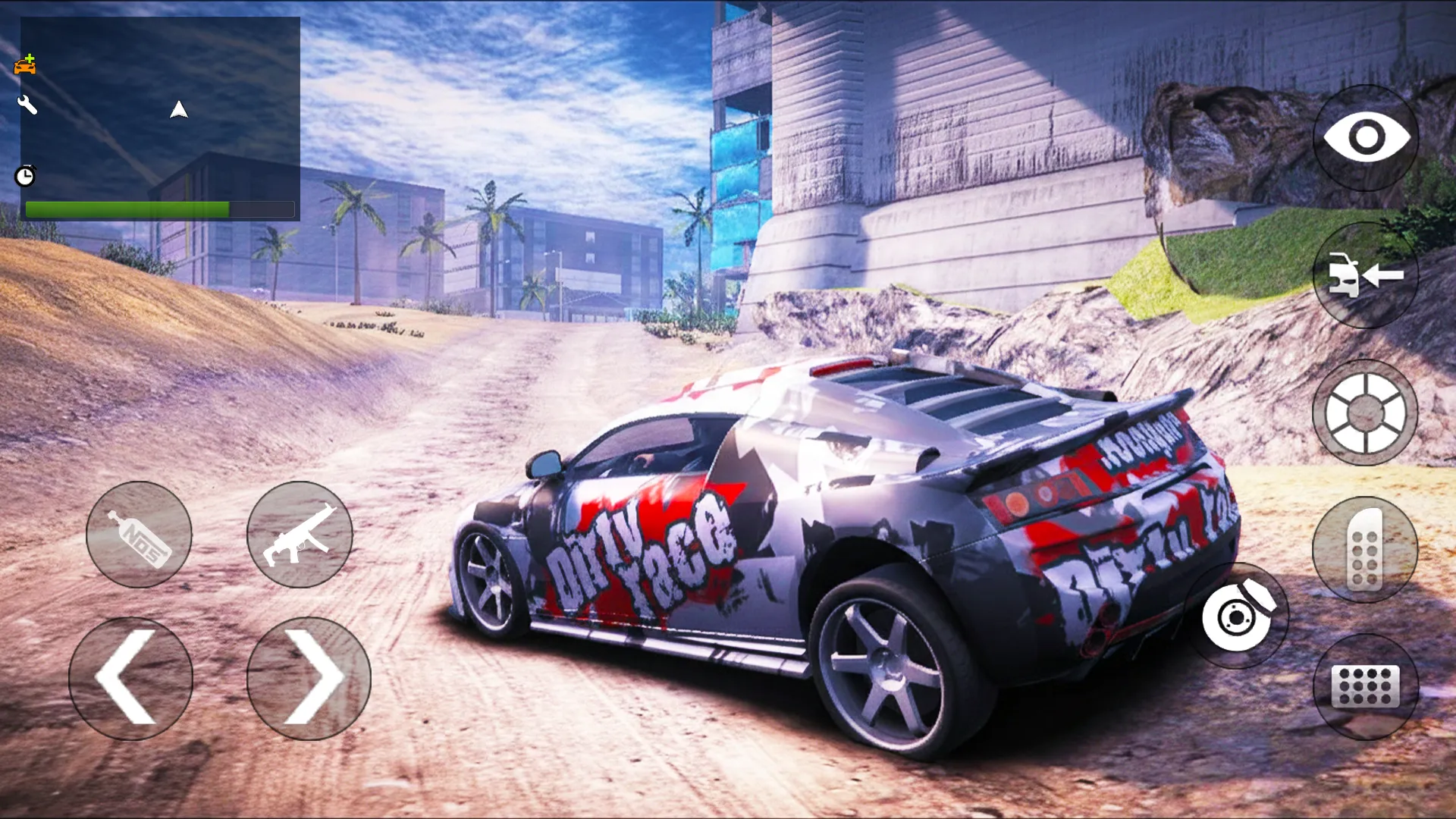
Task: Expand the minimap to full view
Action: pyautogui.click(x=159, y=118)
